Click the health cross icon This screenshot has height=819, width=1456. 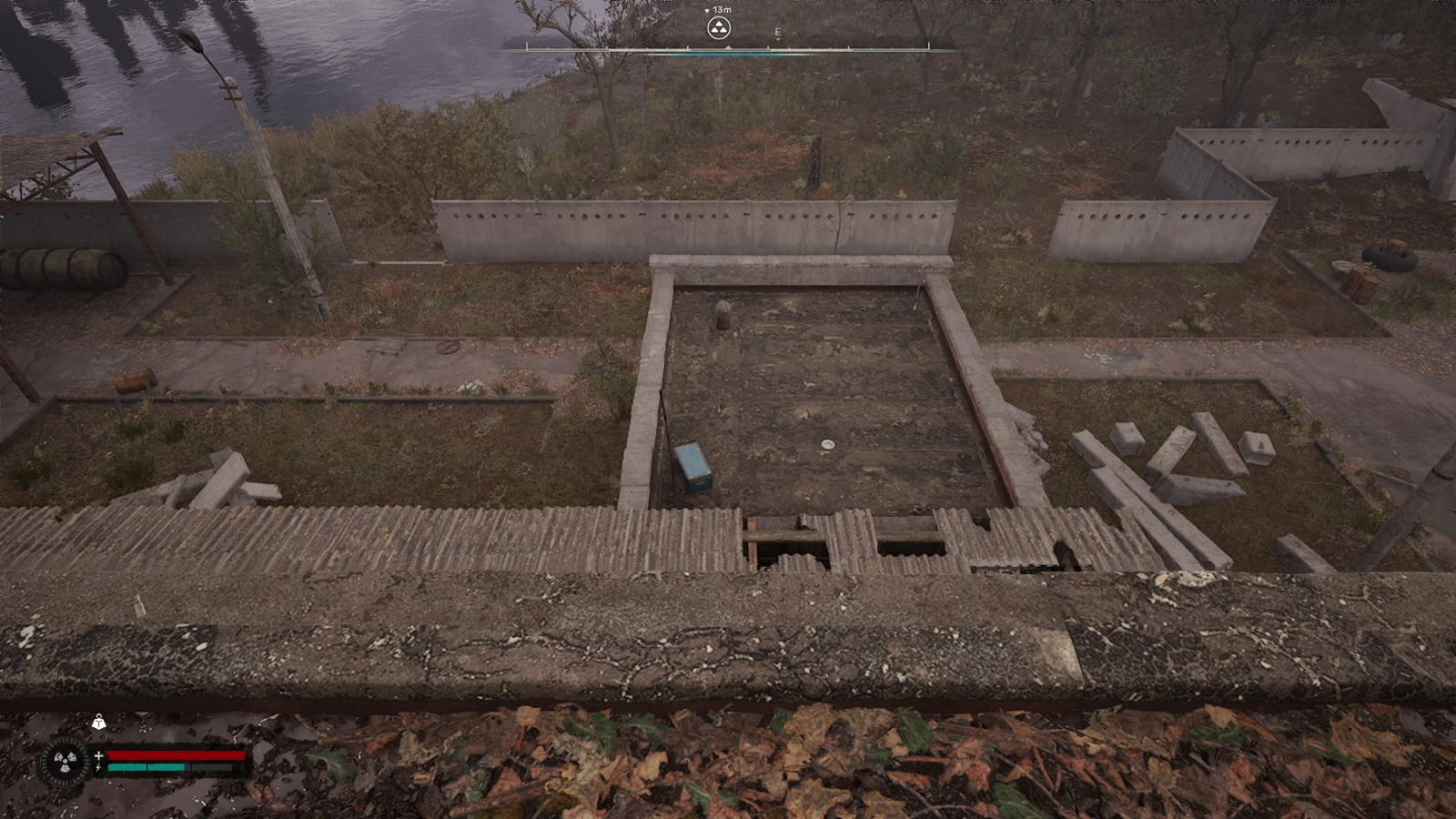[99, 755]
